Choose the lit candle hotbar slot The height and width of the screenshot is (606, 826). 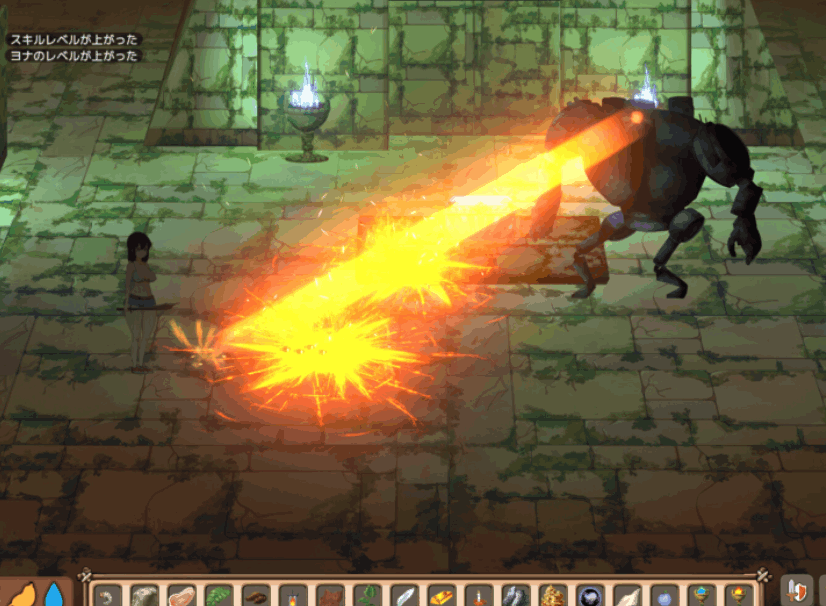[478, 597]
